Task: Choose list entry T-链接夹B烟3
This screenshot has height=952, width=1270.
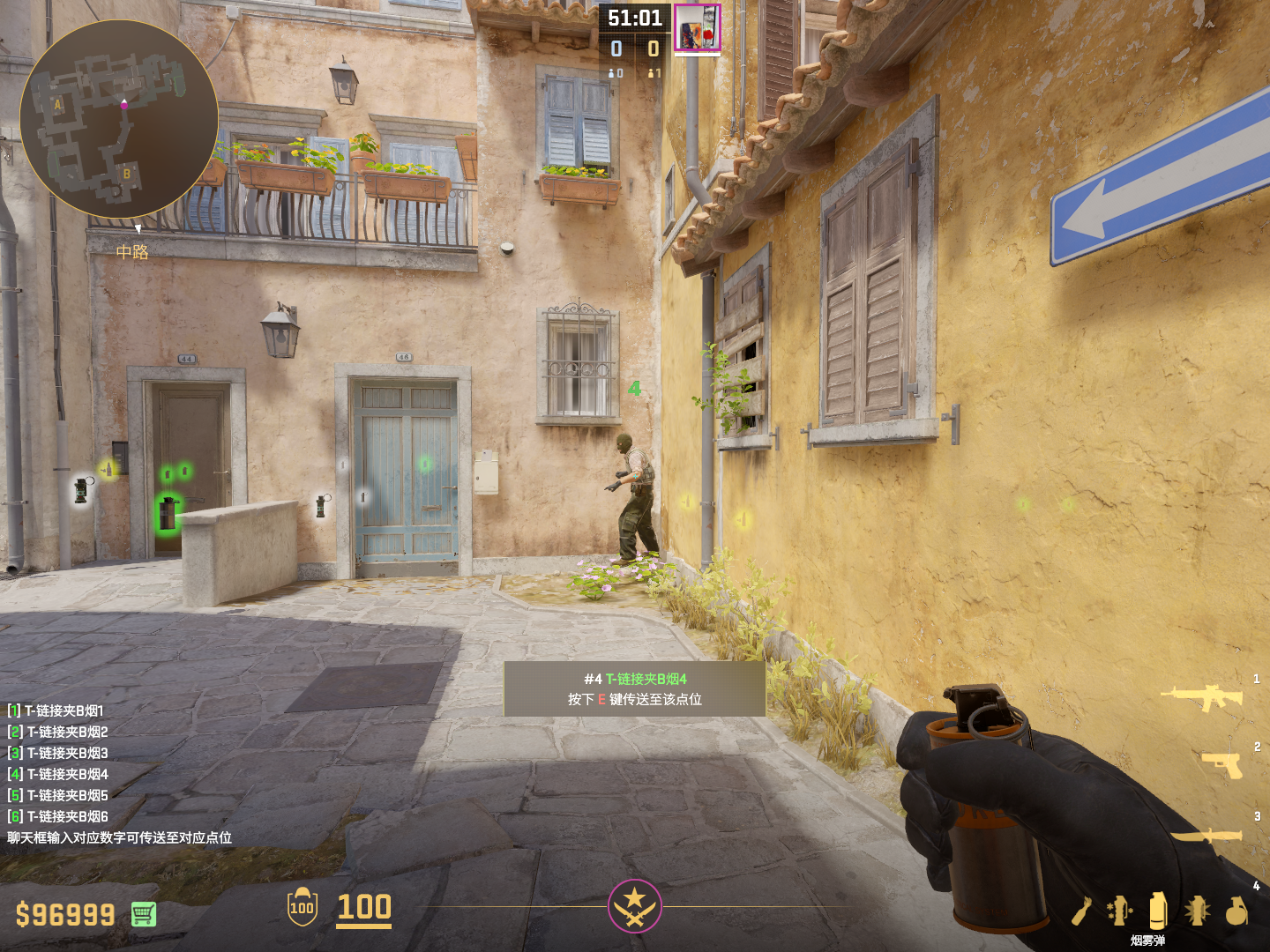Action: click(x=58, y=753)
